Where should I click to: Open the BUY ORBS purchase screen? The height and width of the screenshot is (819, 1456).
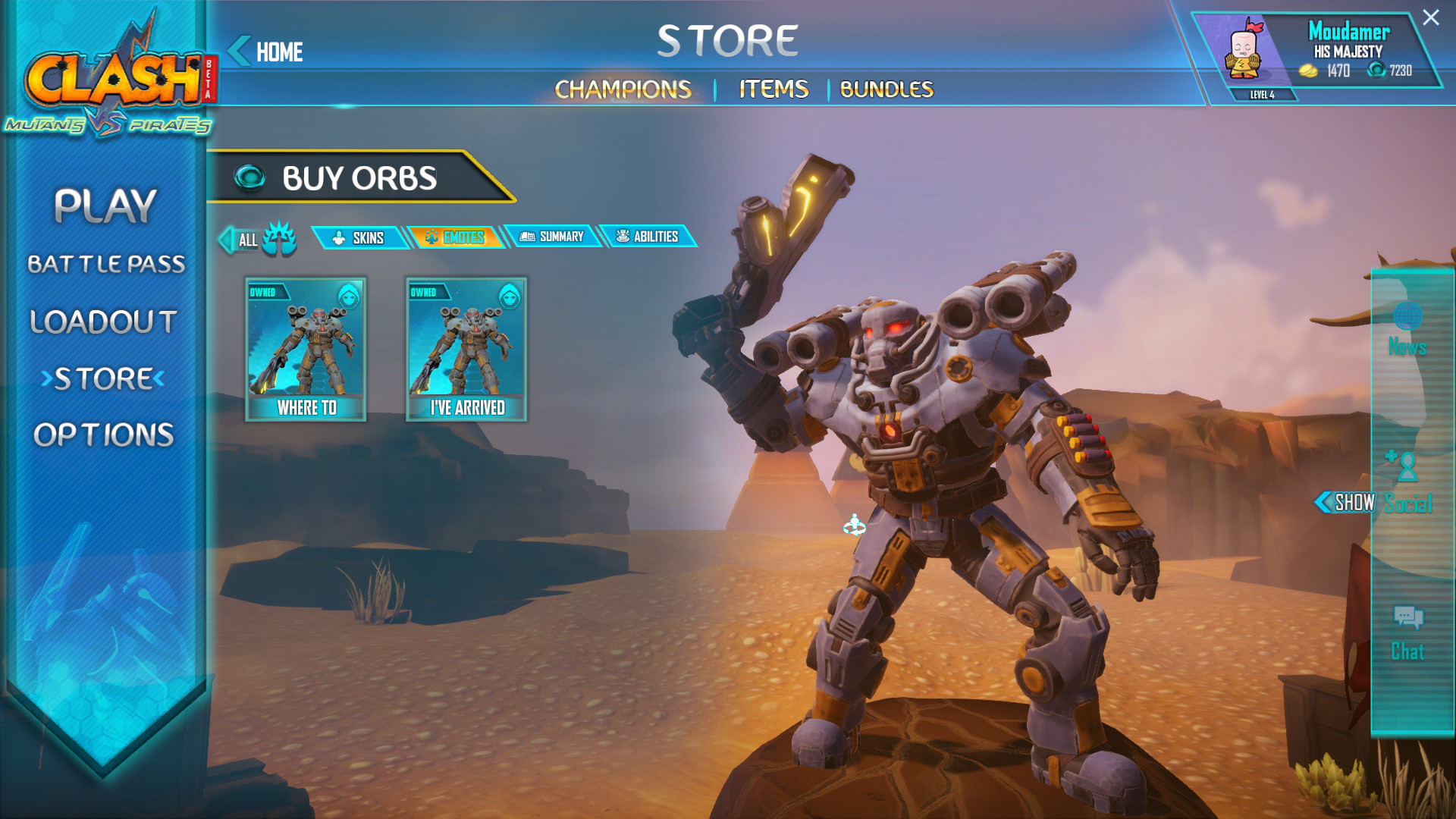pos(358,177)
